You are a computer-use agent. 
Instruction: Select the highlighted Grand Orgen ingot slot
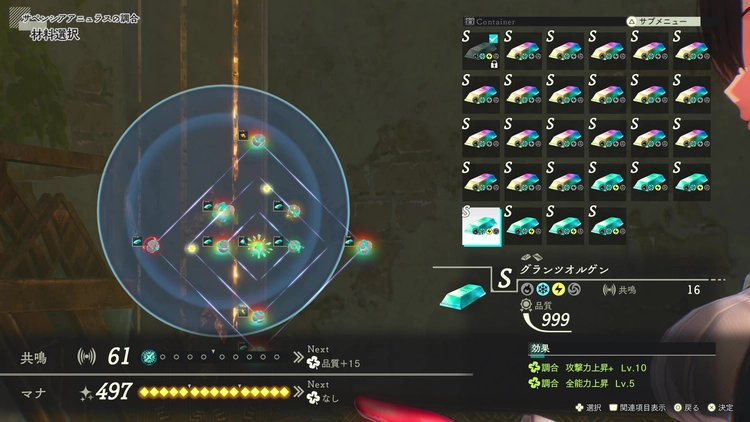[x=481, y=224]
